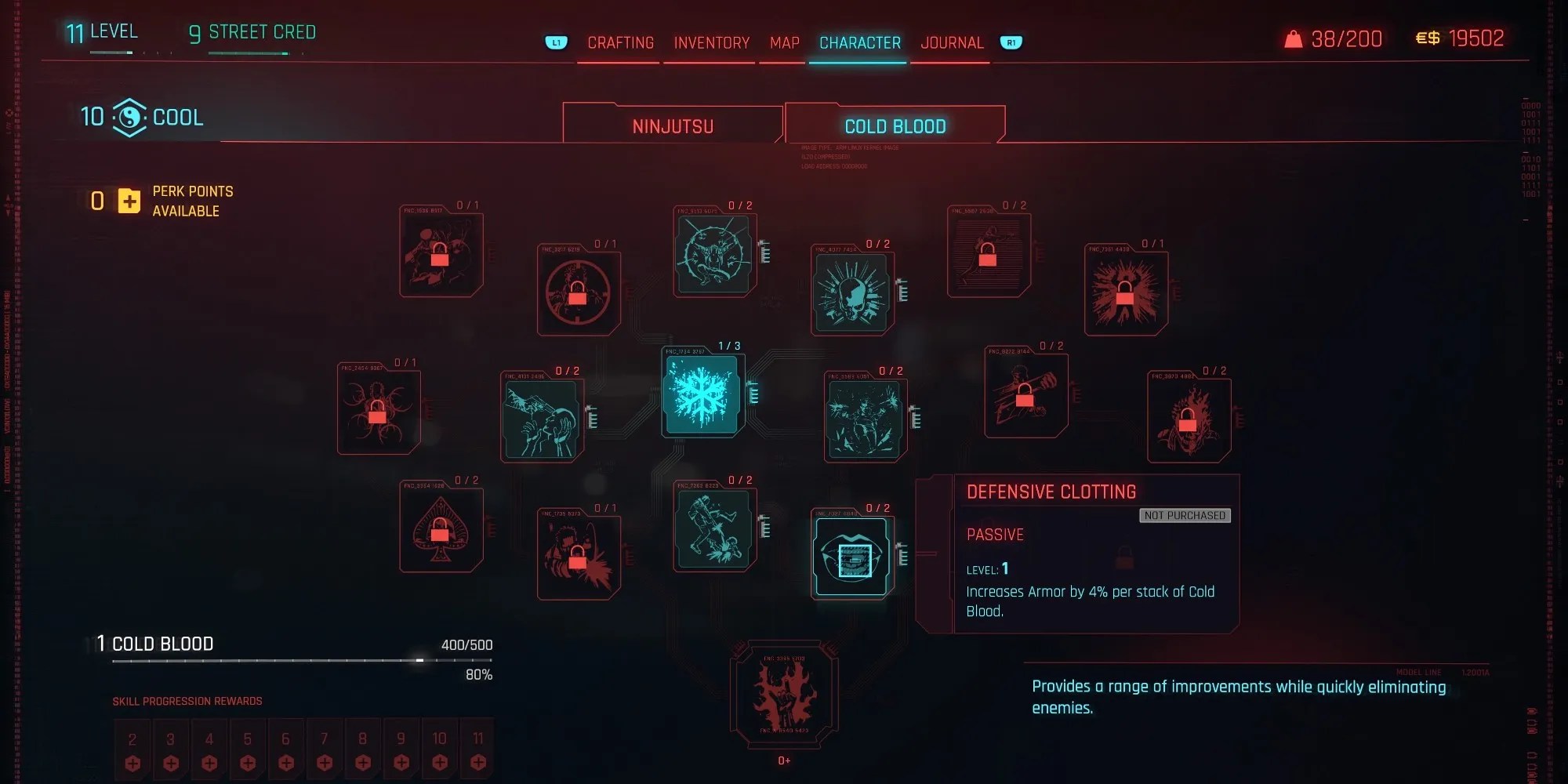1568x784 pixels.
Task: Switch to the Ninjutsu tab
Action: [673, 123]
